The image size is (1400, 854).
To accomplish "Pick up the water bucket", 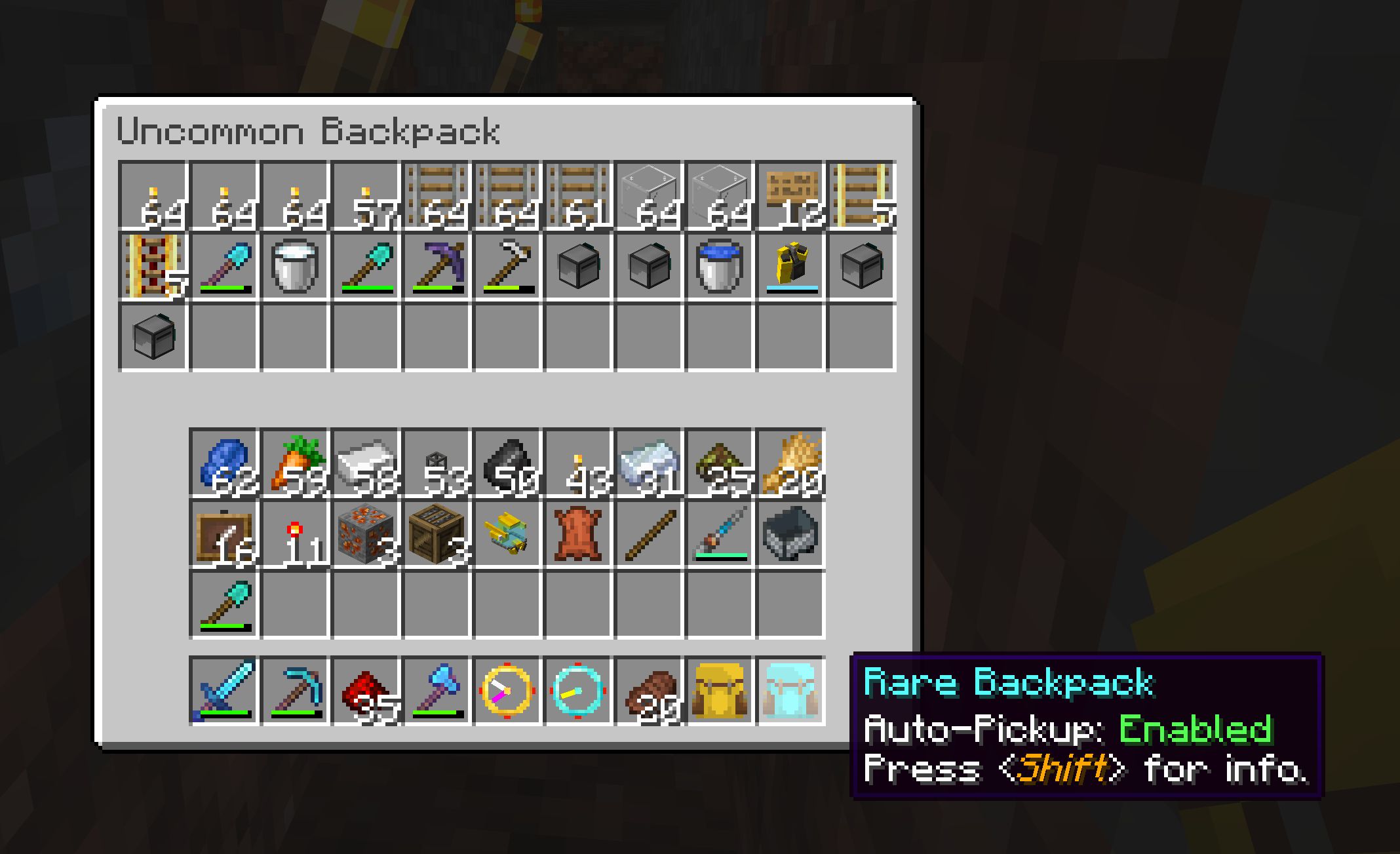I will (x=720, y=265).
